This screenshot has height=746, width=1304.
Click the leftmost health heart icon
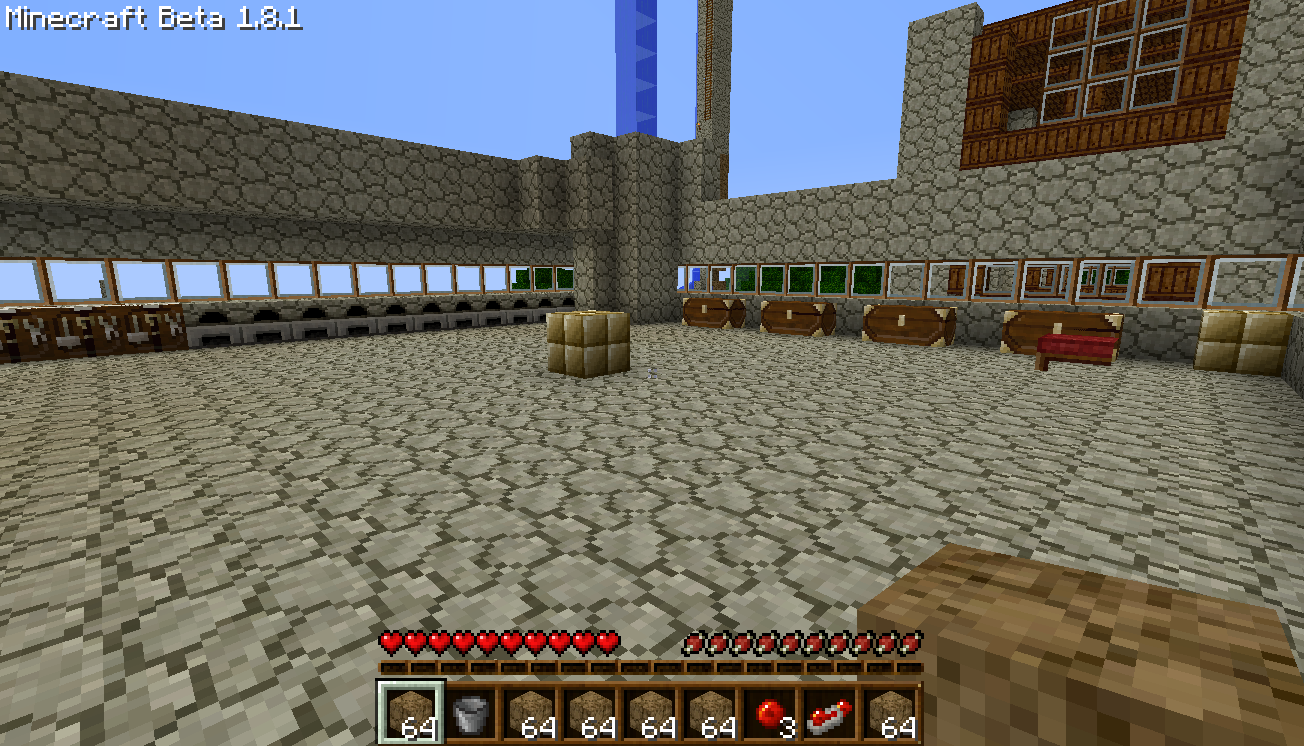390,645
